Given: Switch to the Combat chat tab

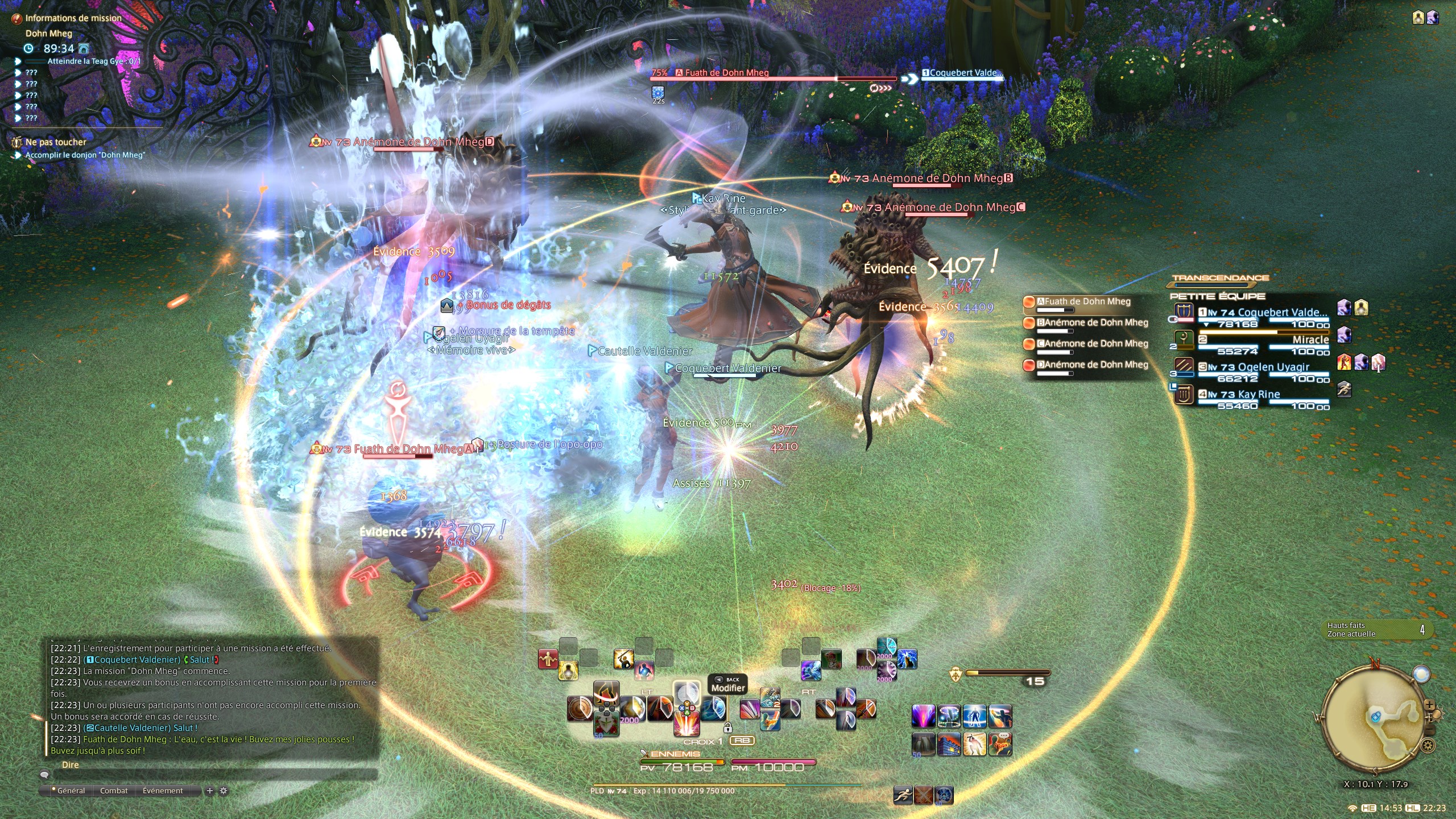Looking at the screenshot, I should (114, 791).
